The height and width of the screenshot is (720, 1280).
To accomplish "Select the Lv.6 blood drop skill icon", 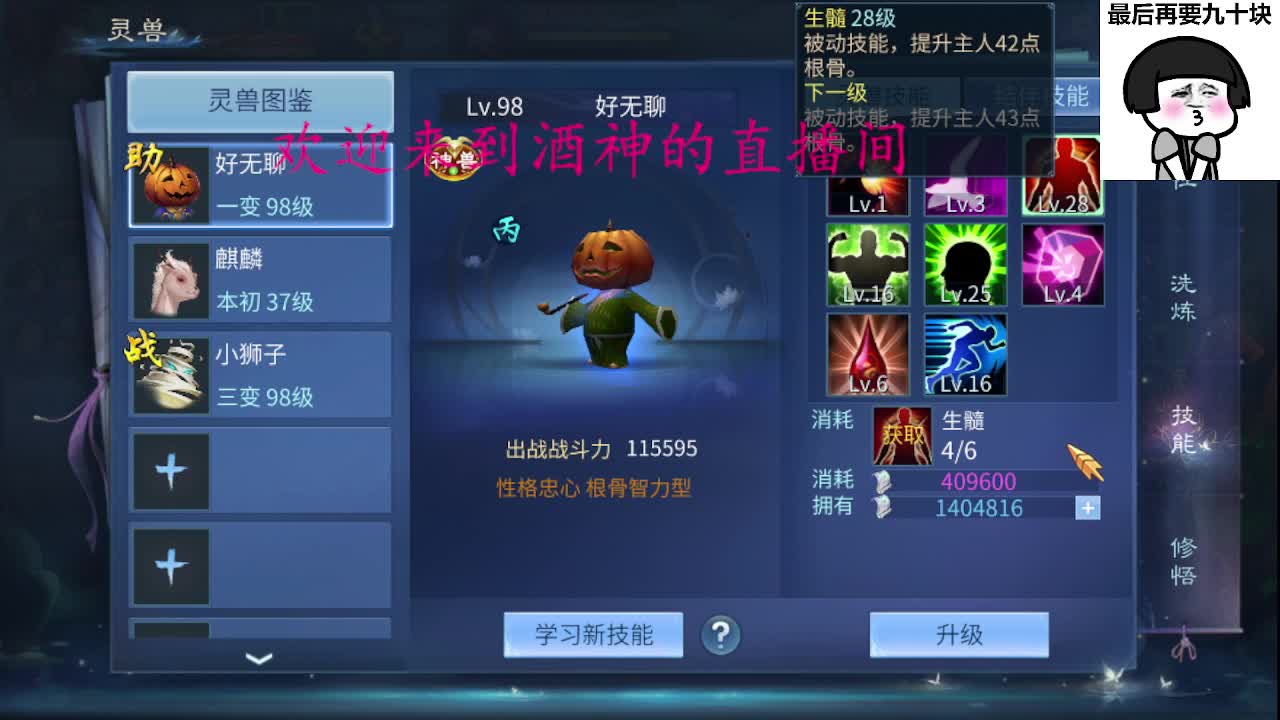I will (x=866, y=352).
